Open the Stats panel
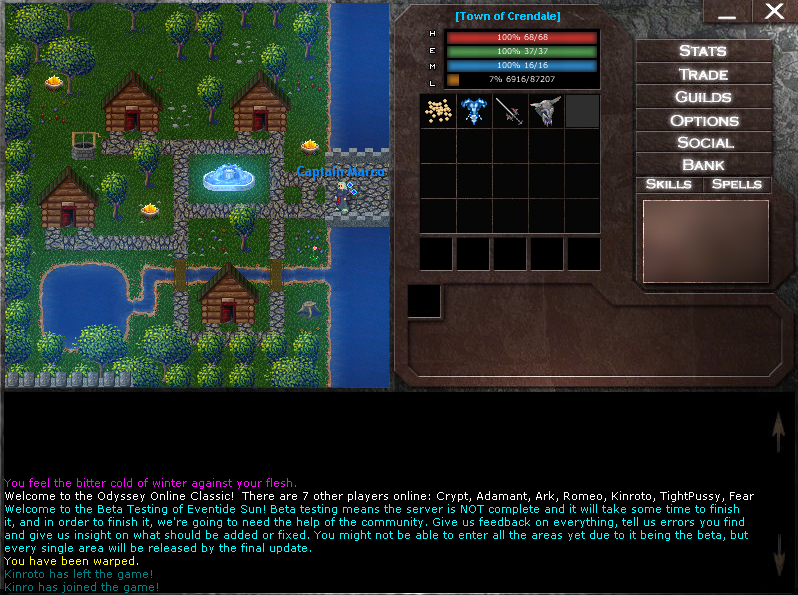This screenshot has width=798, height=595. 703,51
